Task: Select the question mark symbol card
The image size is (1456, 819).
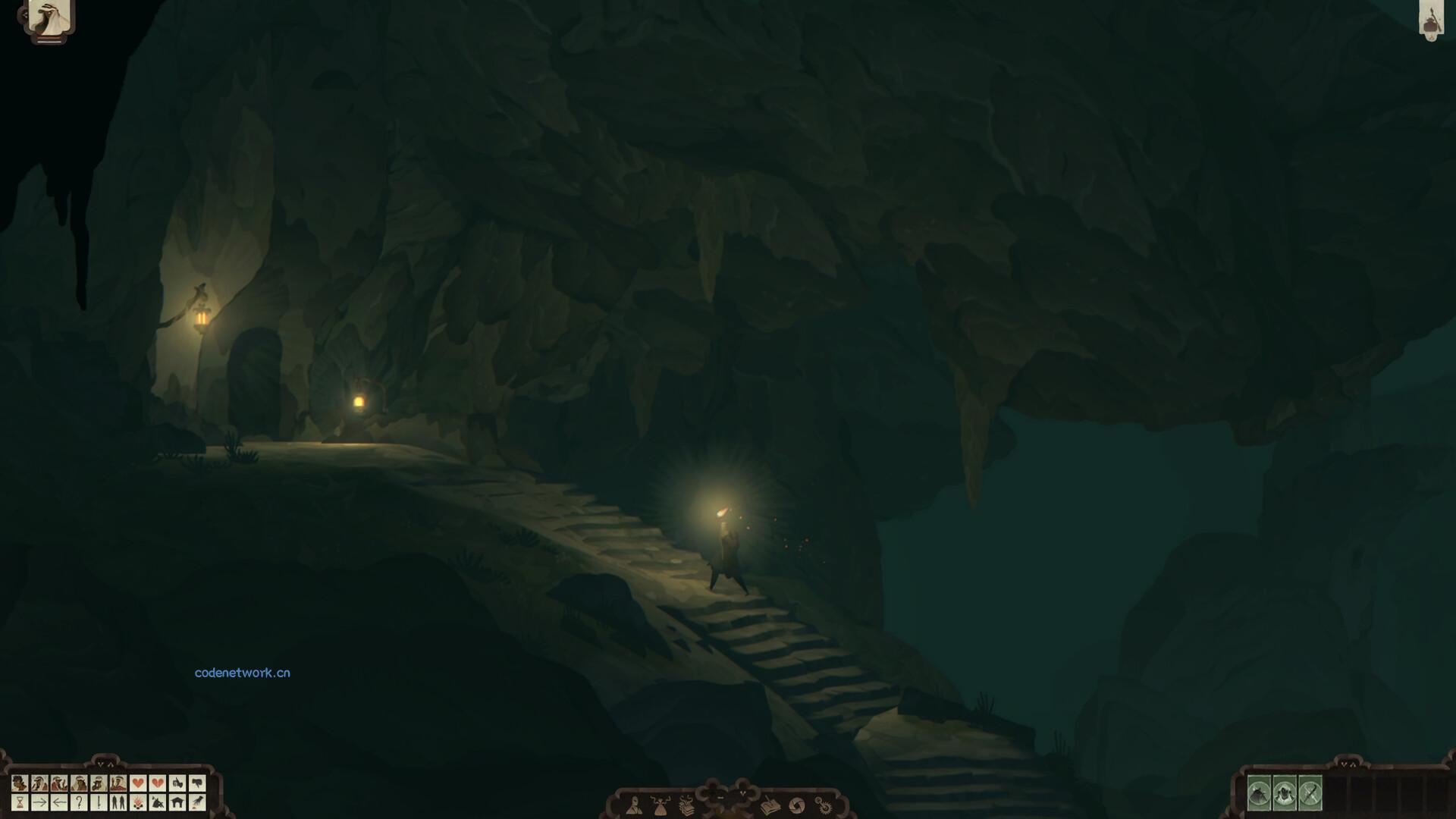Action: (80, 802)
